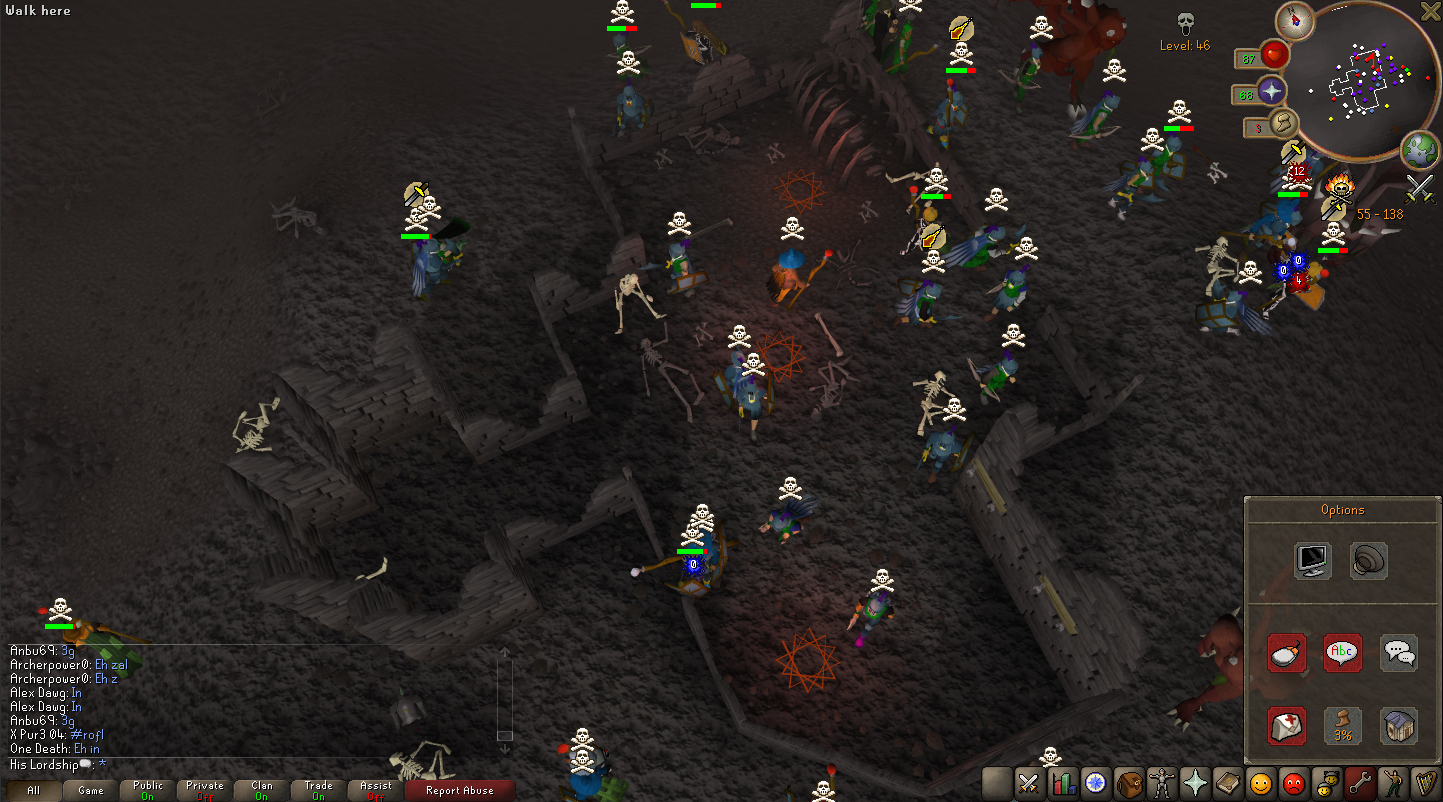1443x802 pixels.
Task: Toggle the split private chat bubbles setting
Action: coord(1399,653)
